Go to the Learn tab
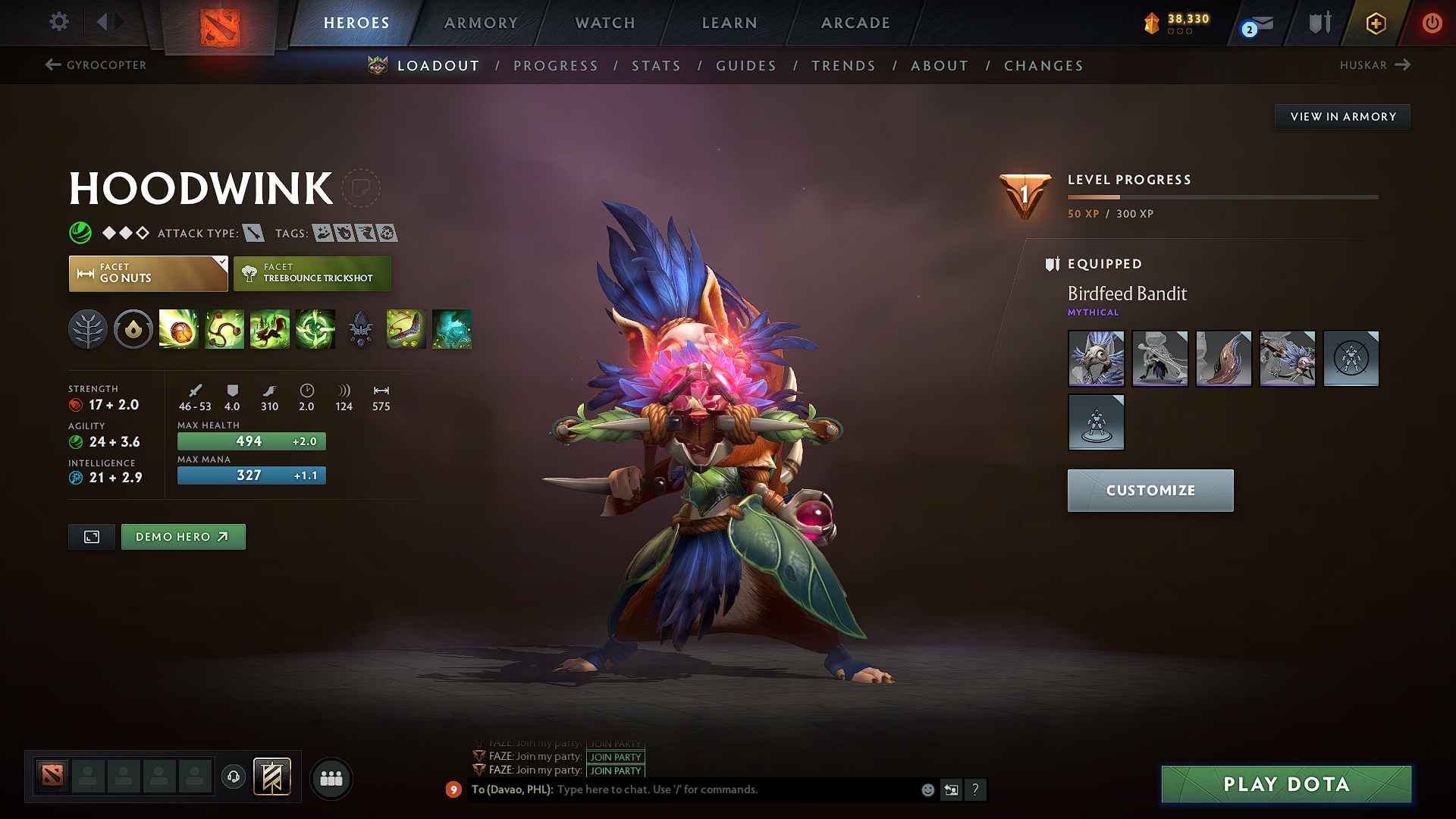Viewport: 1456px width, 819px height. click(x=730, y=23)
